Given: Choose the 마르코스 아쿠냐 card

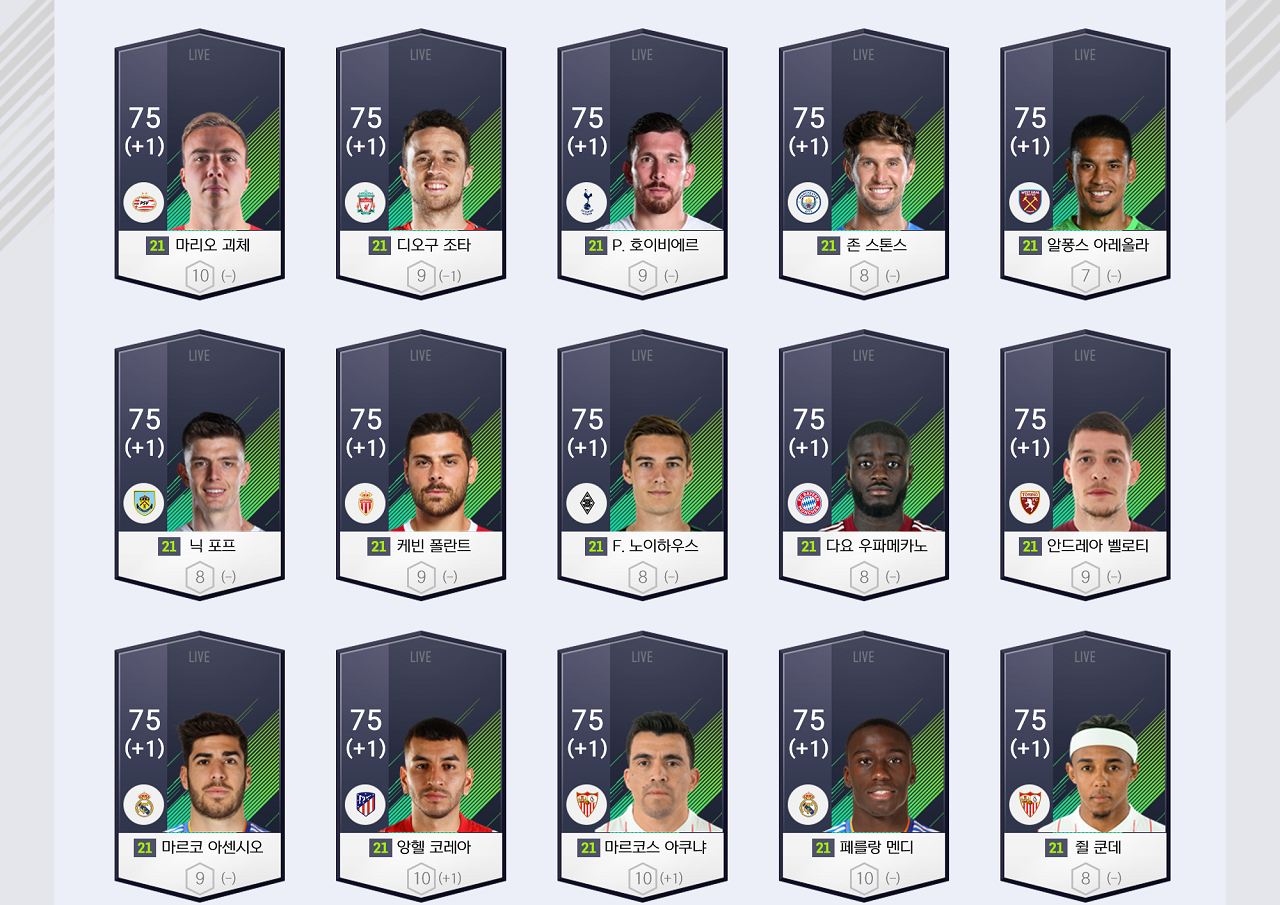Looking at the screenshot, I should (x=643, y=767).
